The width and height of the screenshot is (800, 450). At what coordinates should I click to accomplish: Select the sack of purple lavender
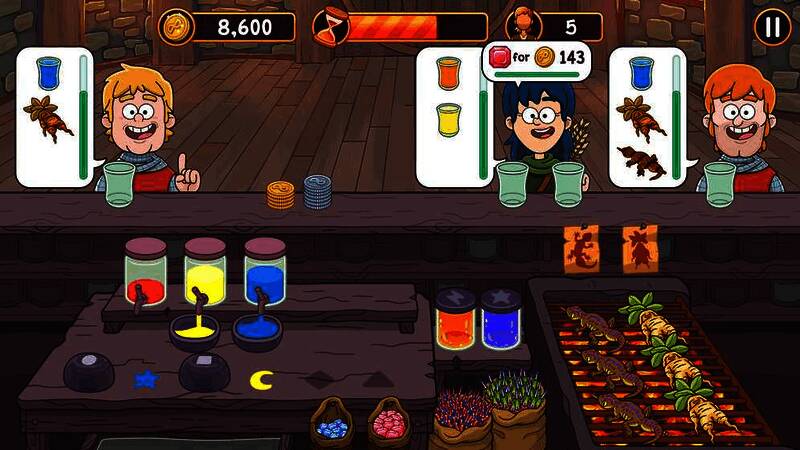point(516,410)
